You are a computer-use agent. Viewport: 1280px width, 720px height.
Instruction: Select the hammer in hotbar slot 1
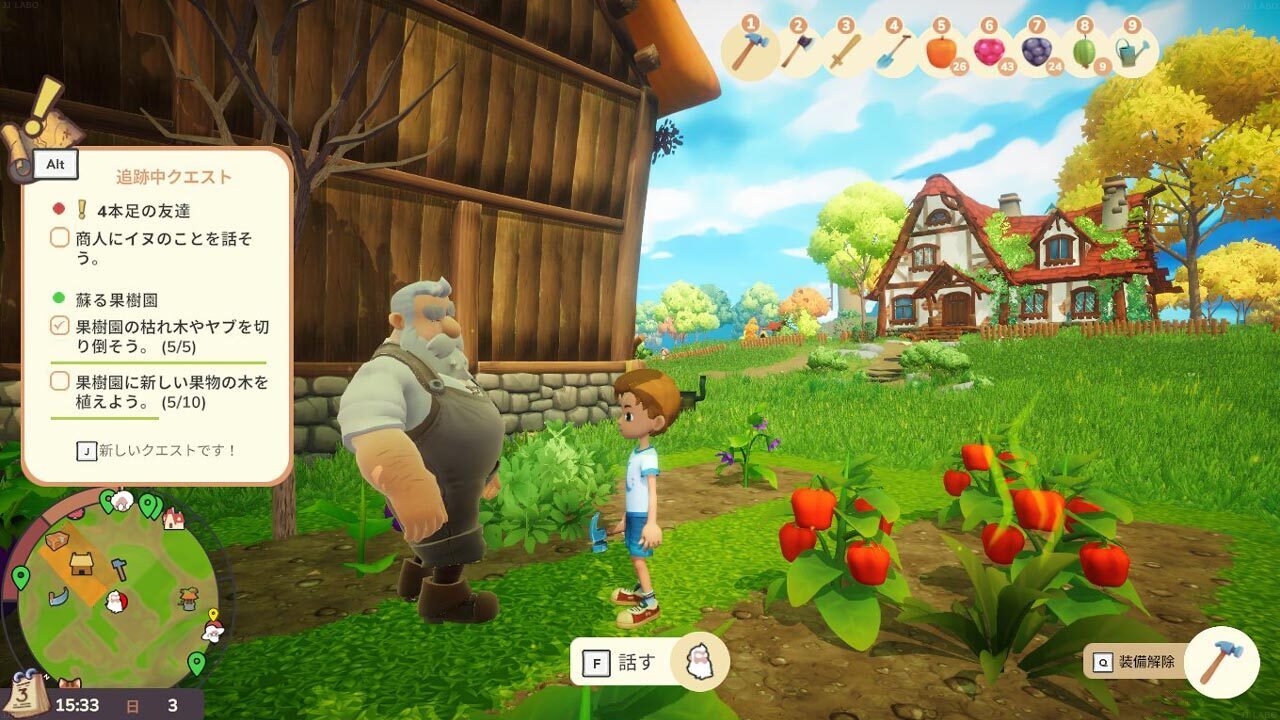[x=750, y=51]
